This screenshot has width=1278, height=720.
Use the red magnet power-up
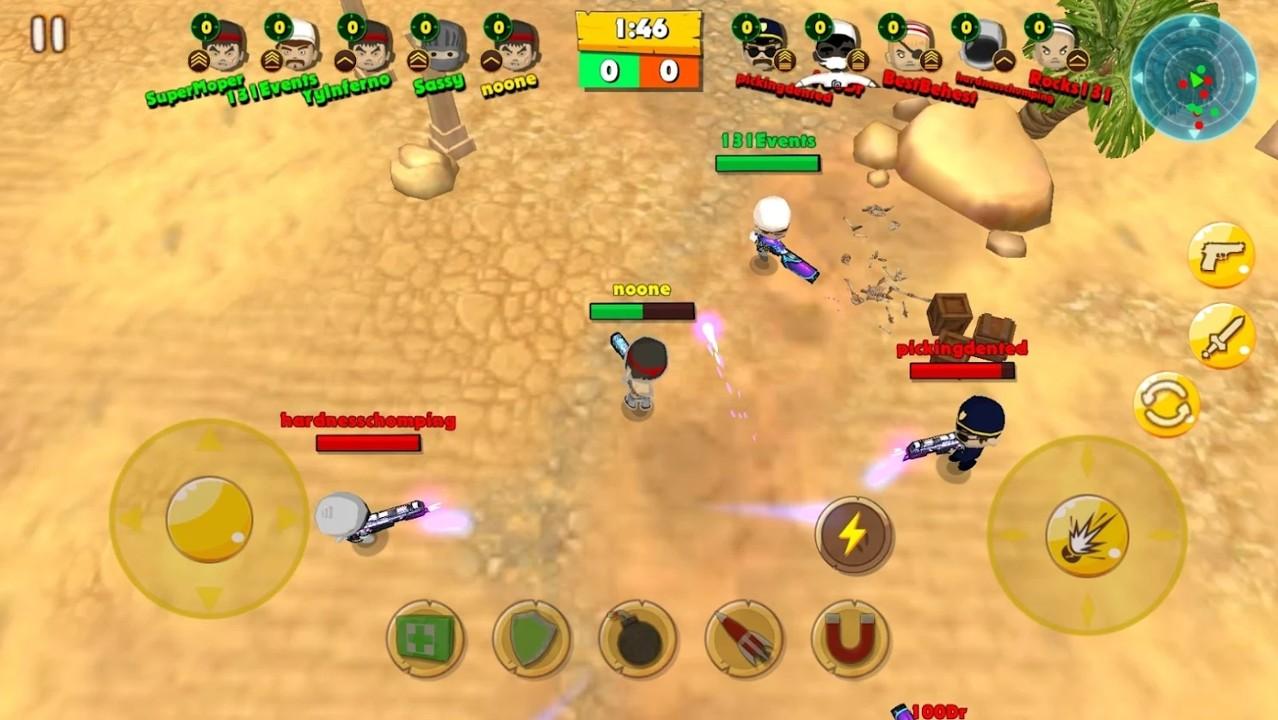click(850, 638)
